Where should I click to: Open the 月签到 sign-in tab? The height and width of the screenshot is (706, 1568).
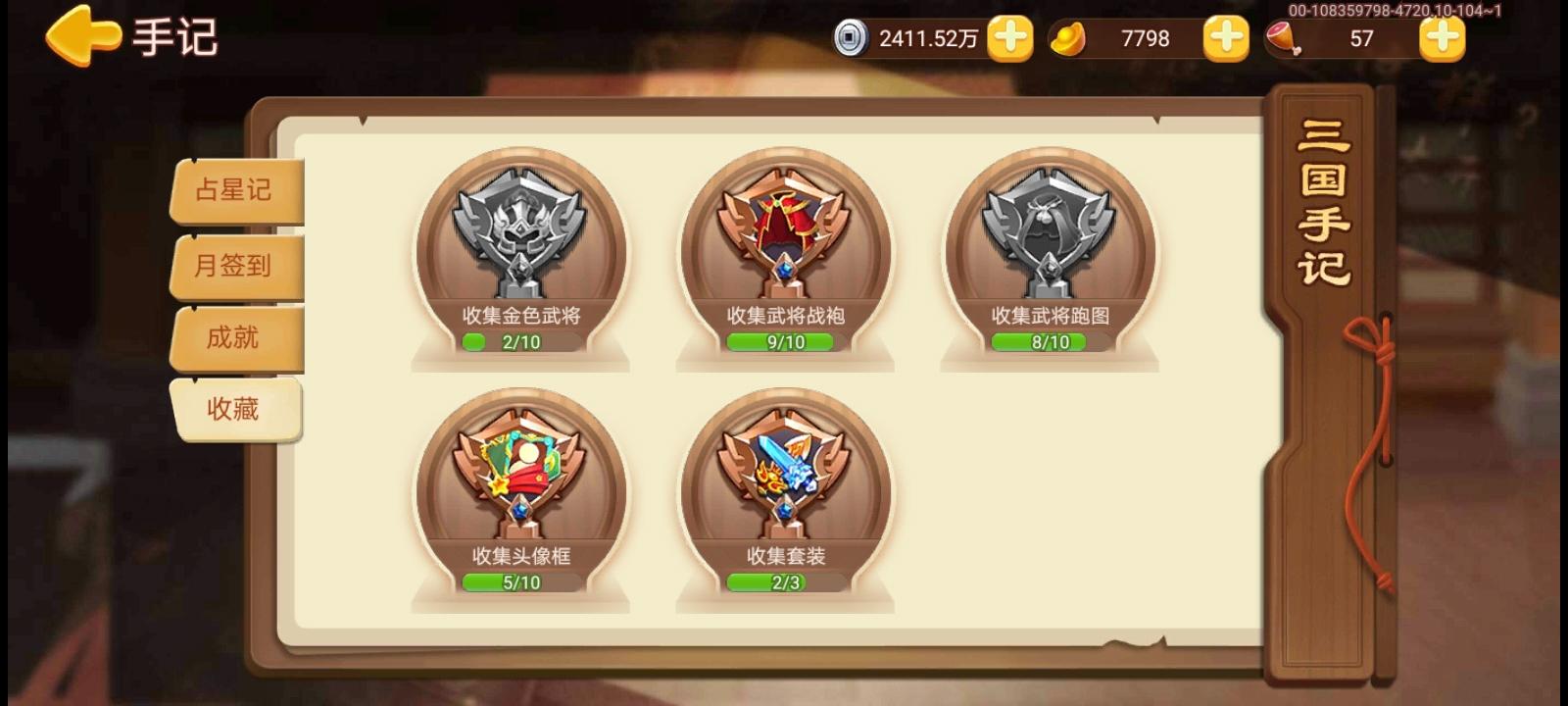(235, 265)
